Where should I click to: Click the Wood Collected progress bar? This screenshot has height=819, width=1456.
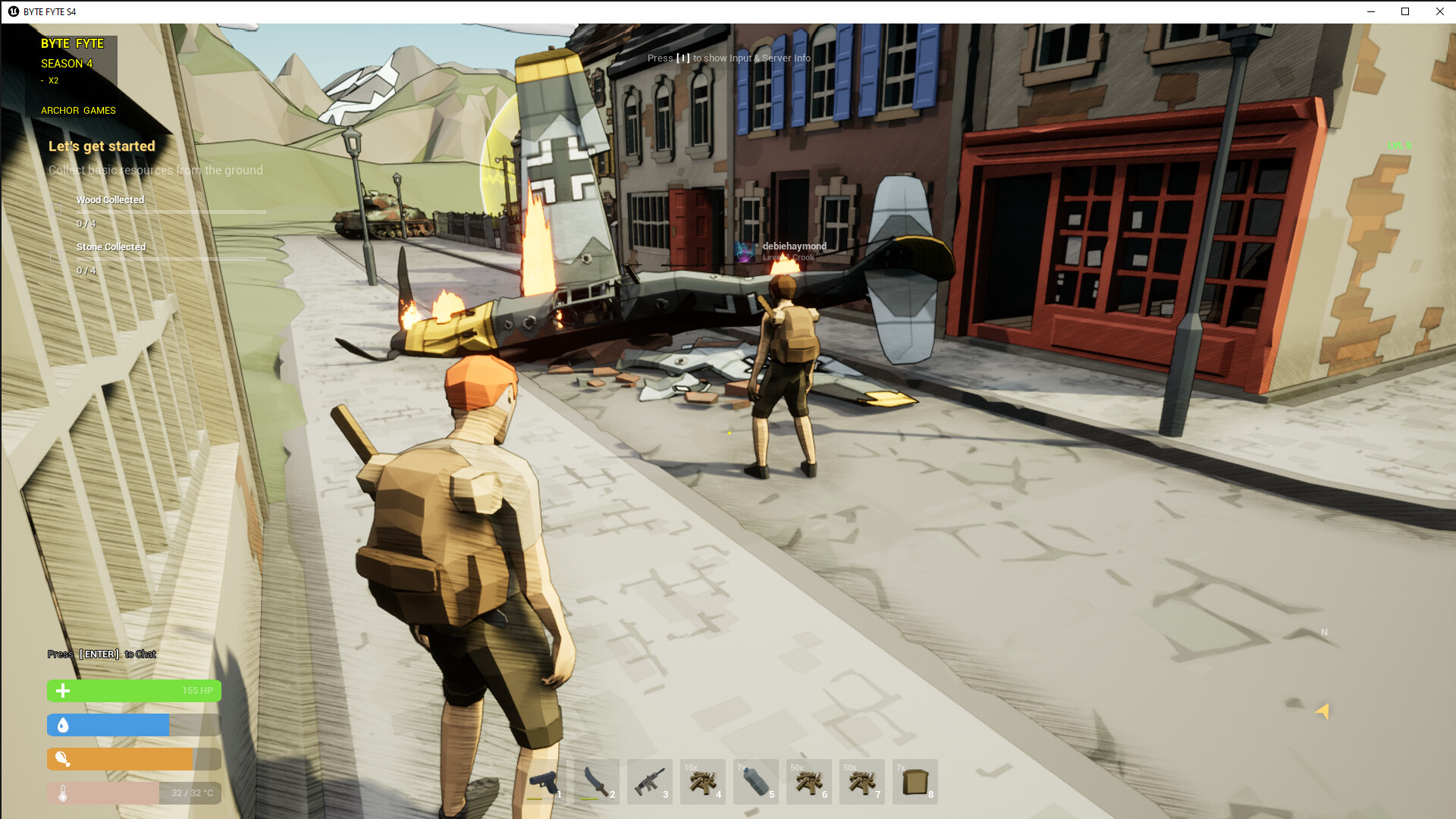(x=171, y=211)
